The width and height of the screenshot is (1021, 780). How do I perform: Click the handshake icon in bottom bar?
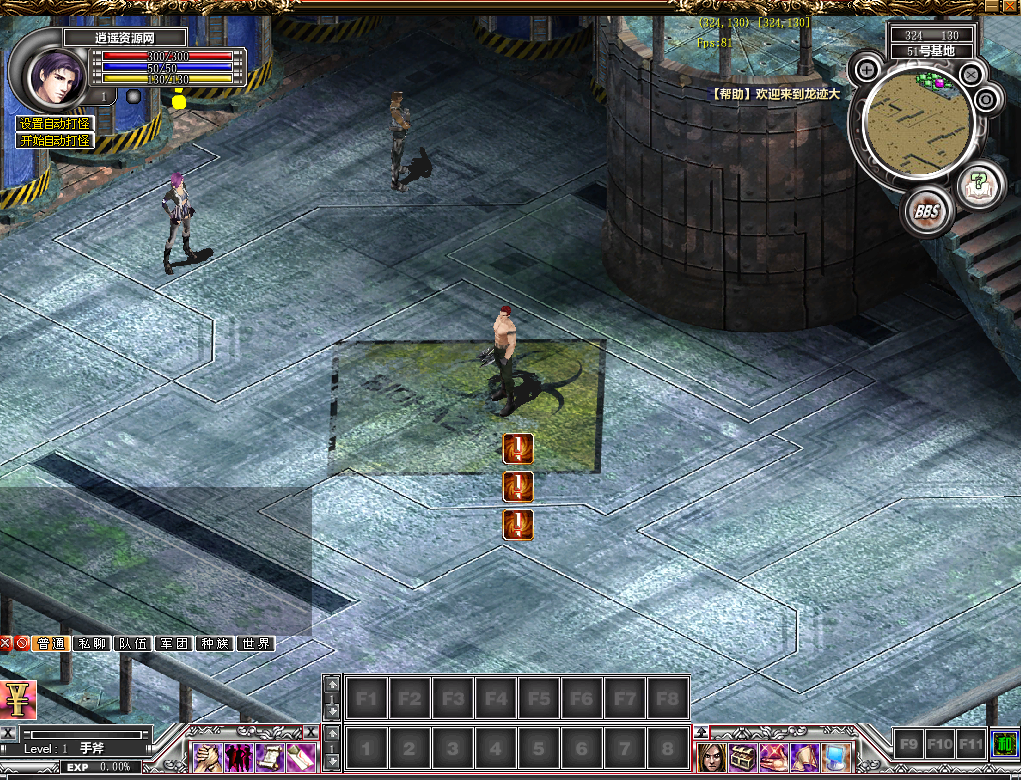coord(208,757)
